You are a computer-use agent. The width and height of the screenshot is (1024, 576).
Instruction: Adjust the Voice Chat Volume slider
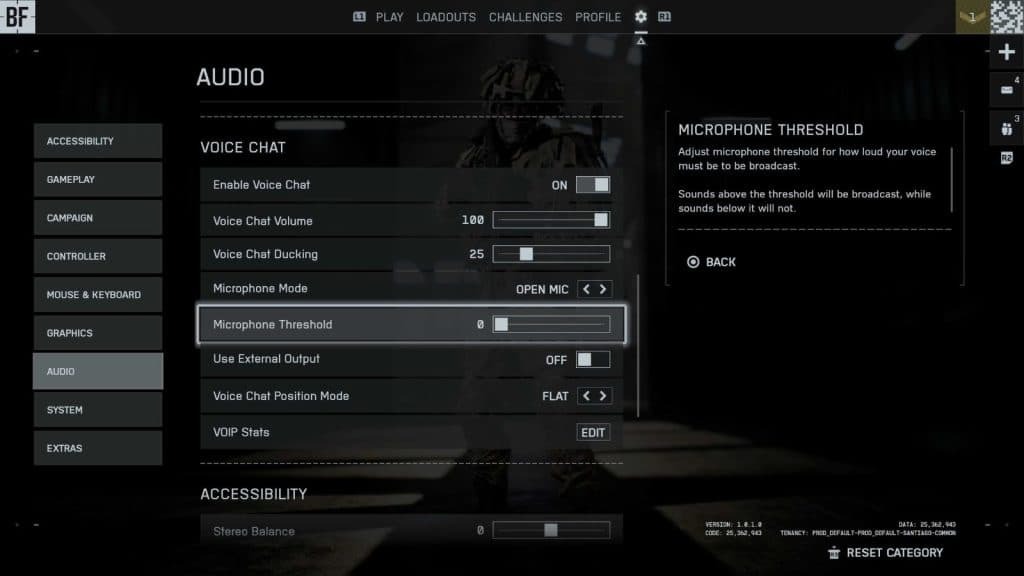551,220
